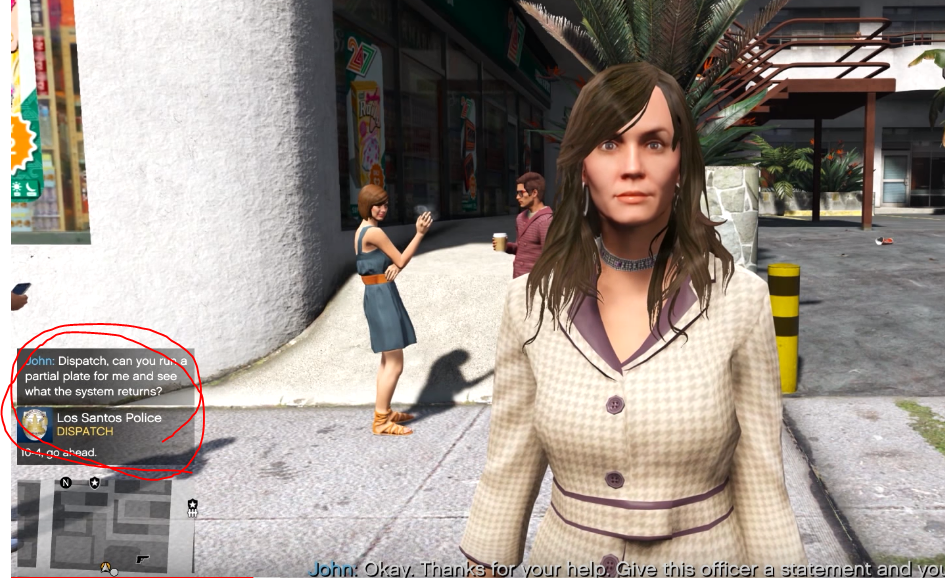
Task: Select John's dispatch request message box
Action: point(105,376)
